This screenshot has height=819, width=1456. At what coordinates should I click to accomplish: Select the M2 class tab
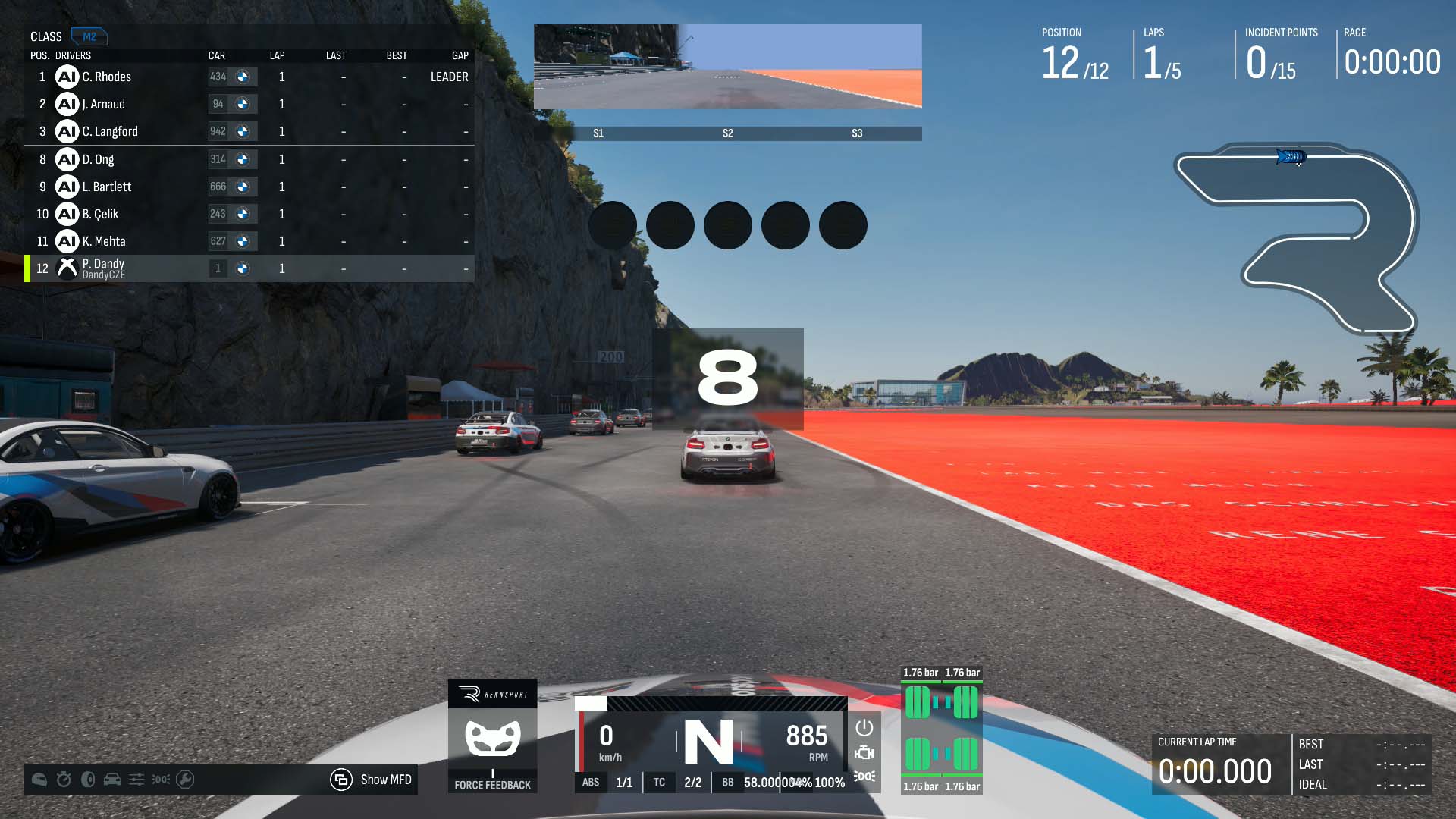(89, 36)
